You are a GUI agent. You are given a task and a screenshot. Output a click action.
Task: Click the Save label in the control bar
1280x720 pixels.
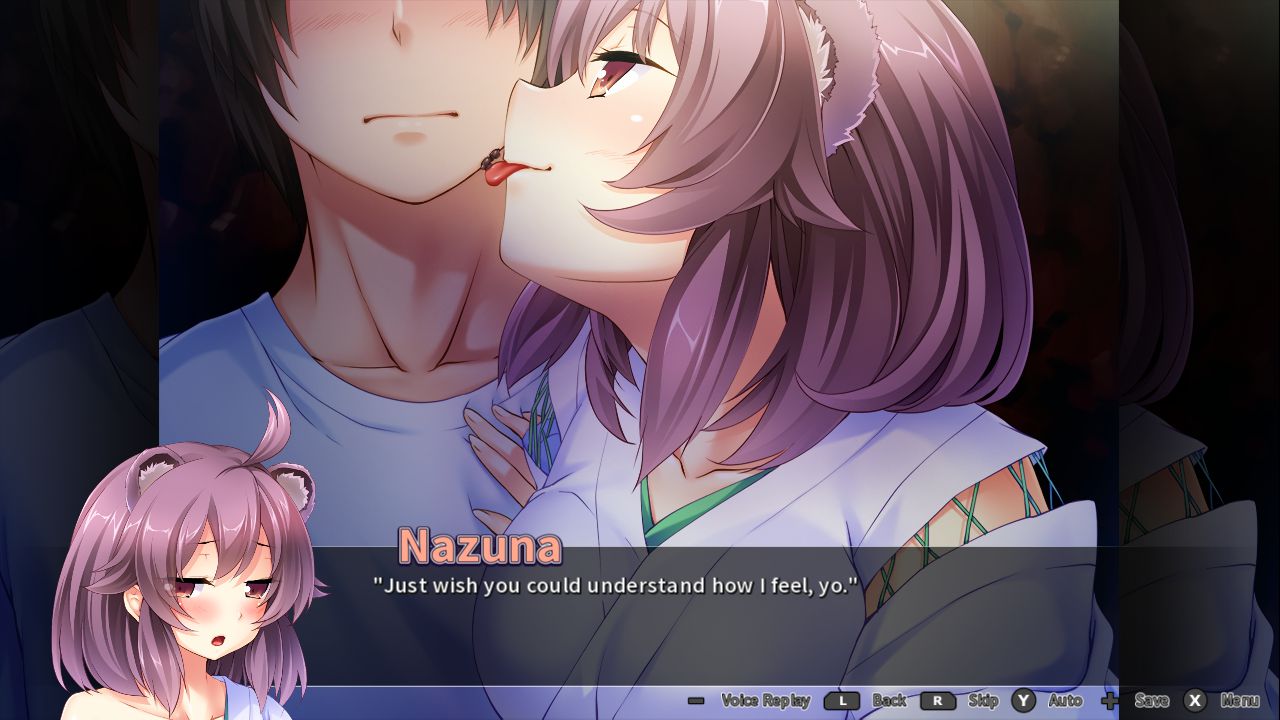1152,701
